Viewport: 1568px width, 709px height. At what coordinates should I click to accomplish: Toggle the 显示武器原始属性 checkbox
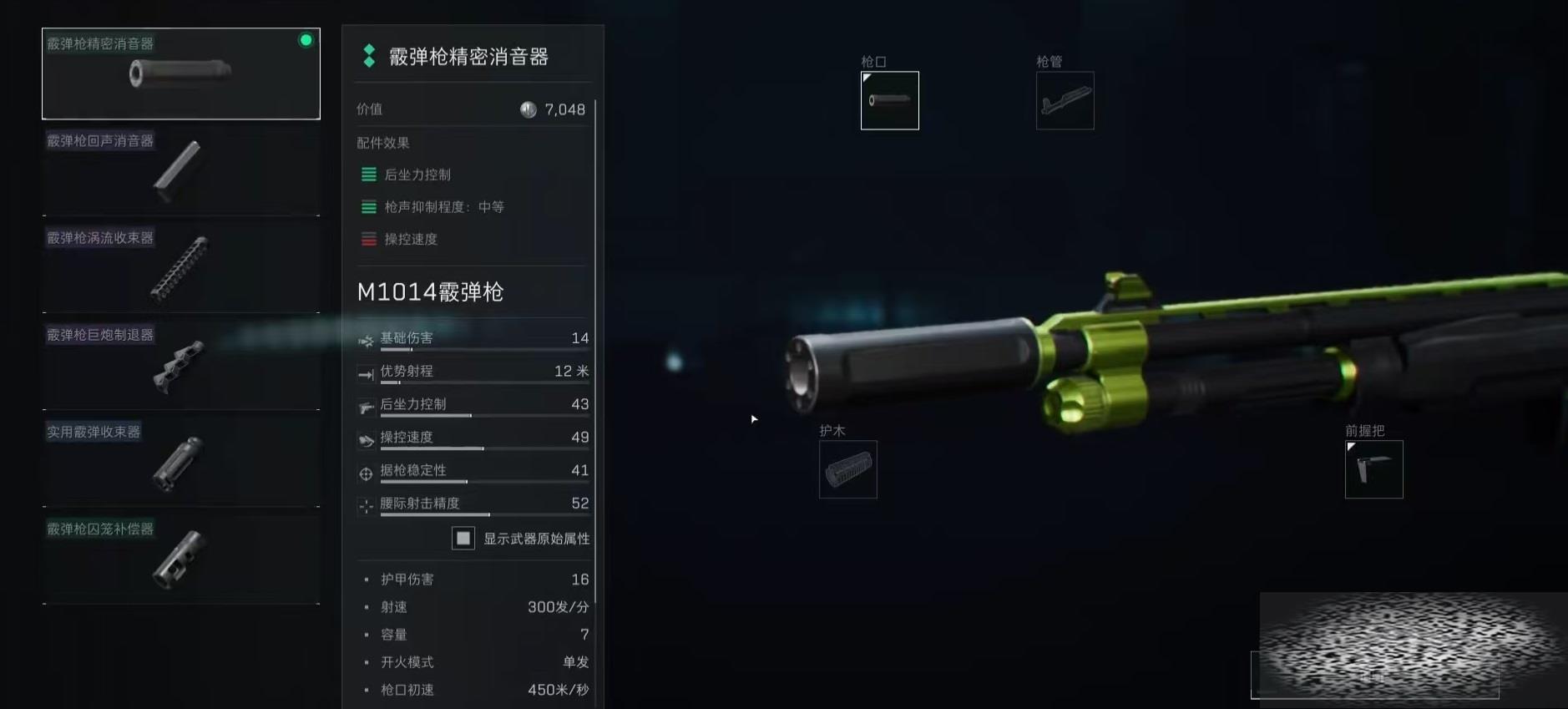463,539
